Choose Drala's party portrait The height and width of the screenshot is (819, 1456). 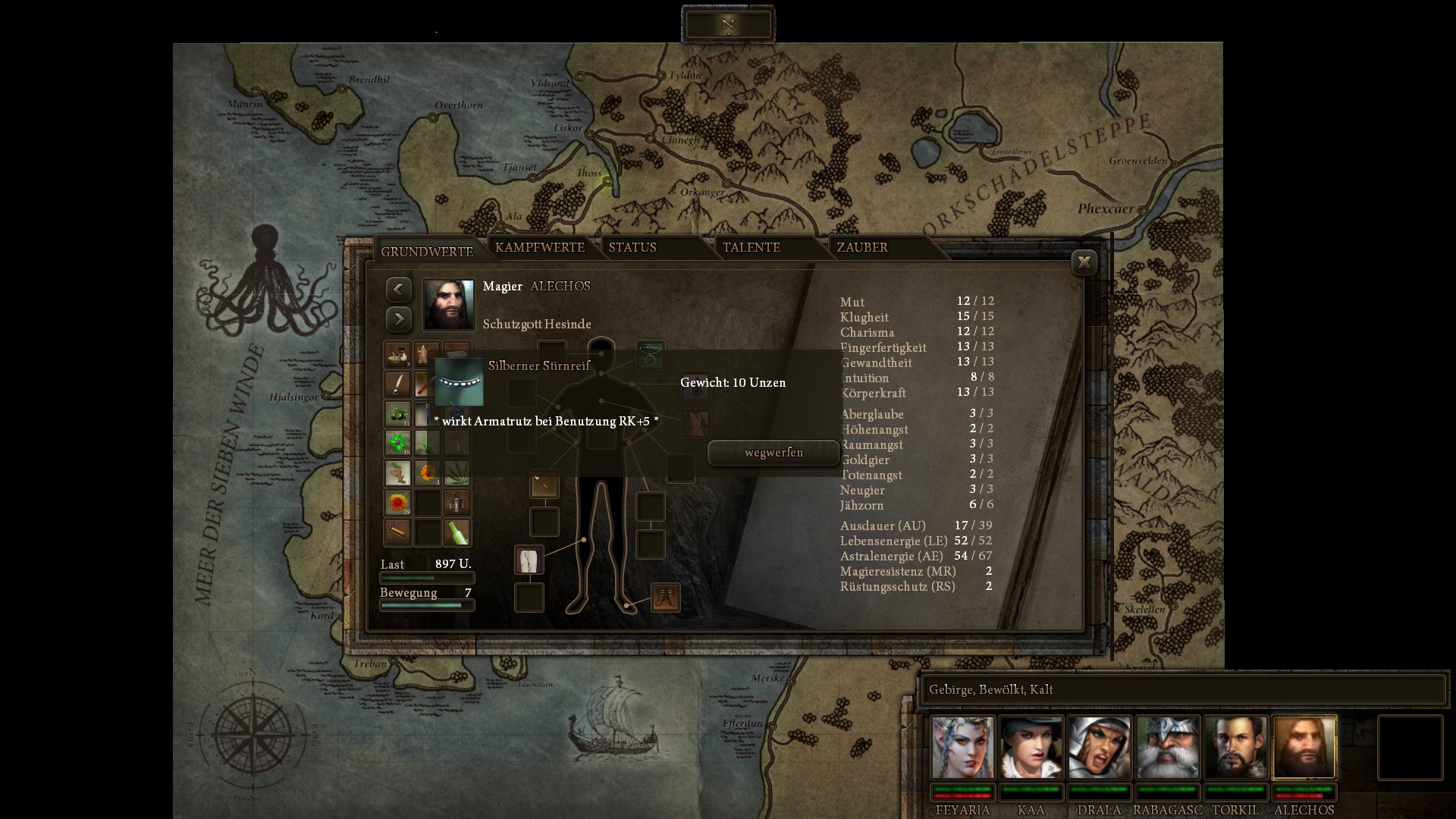click(1099, 748)
